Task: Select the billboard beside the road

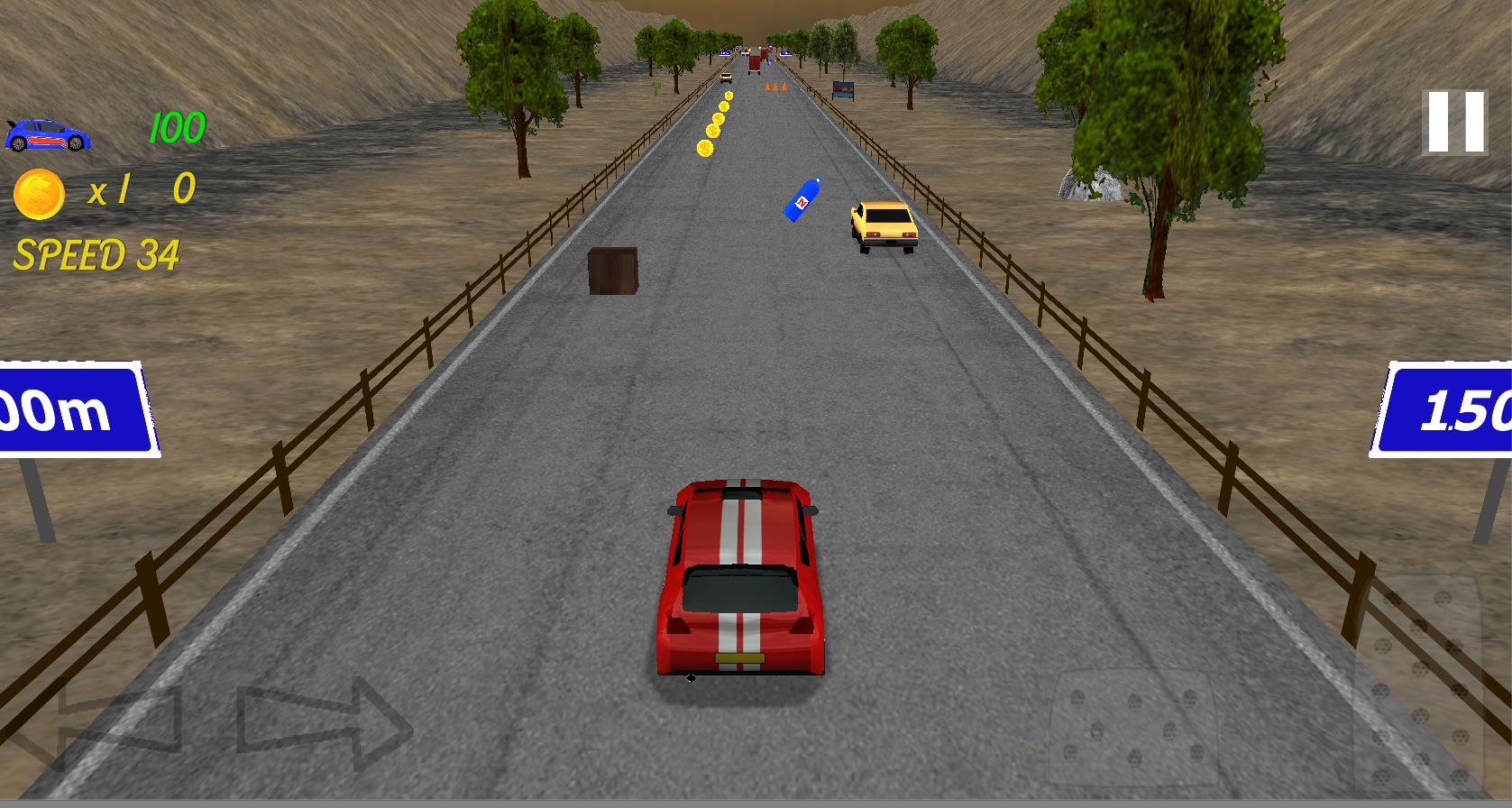Action: tap(845, 90)
